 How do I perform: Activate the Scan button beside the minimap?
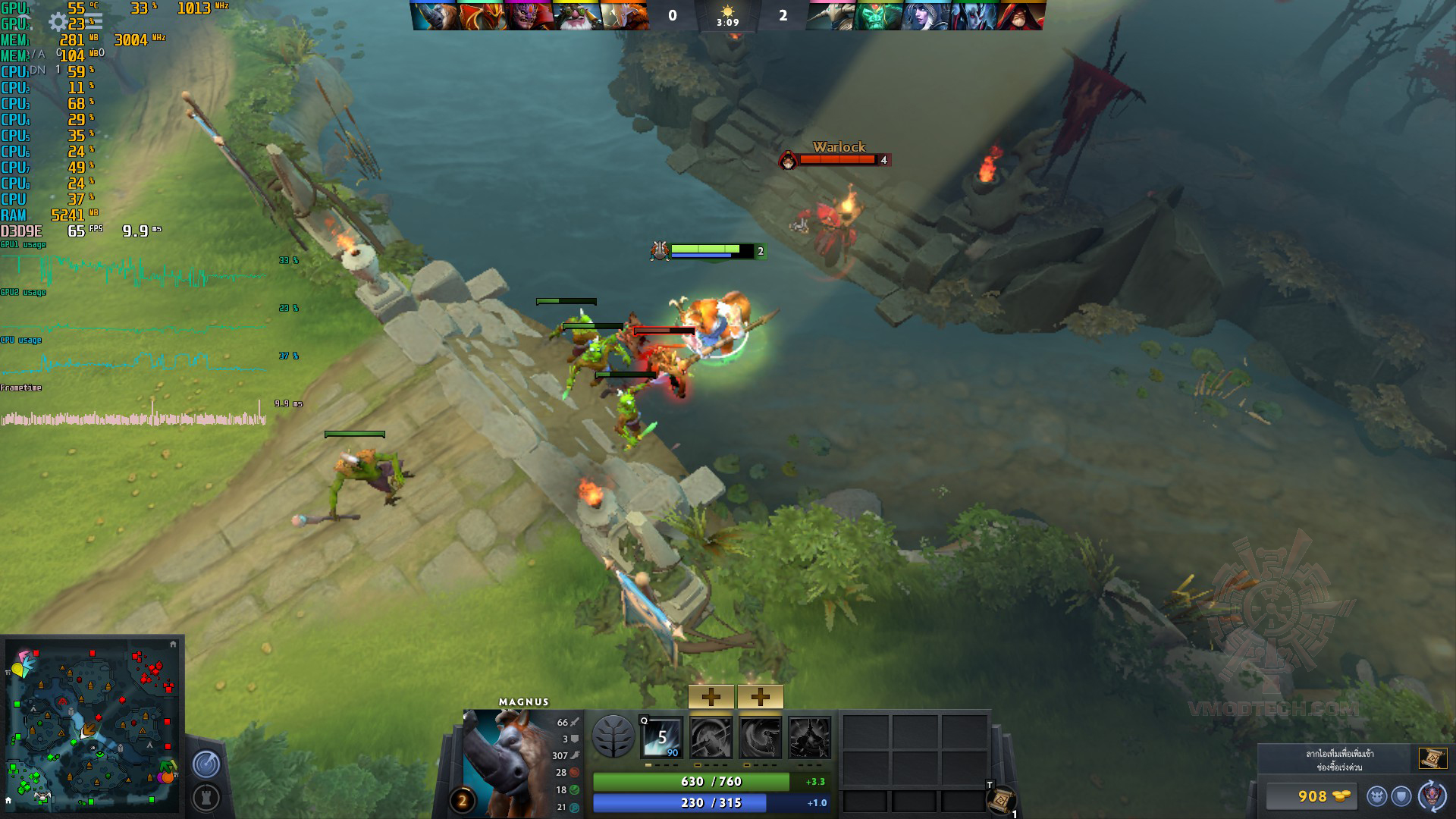click(206, 764)
